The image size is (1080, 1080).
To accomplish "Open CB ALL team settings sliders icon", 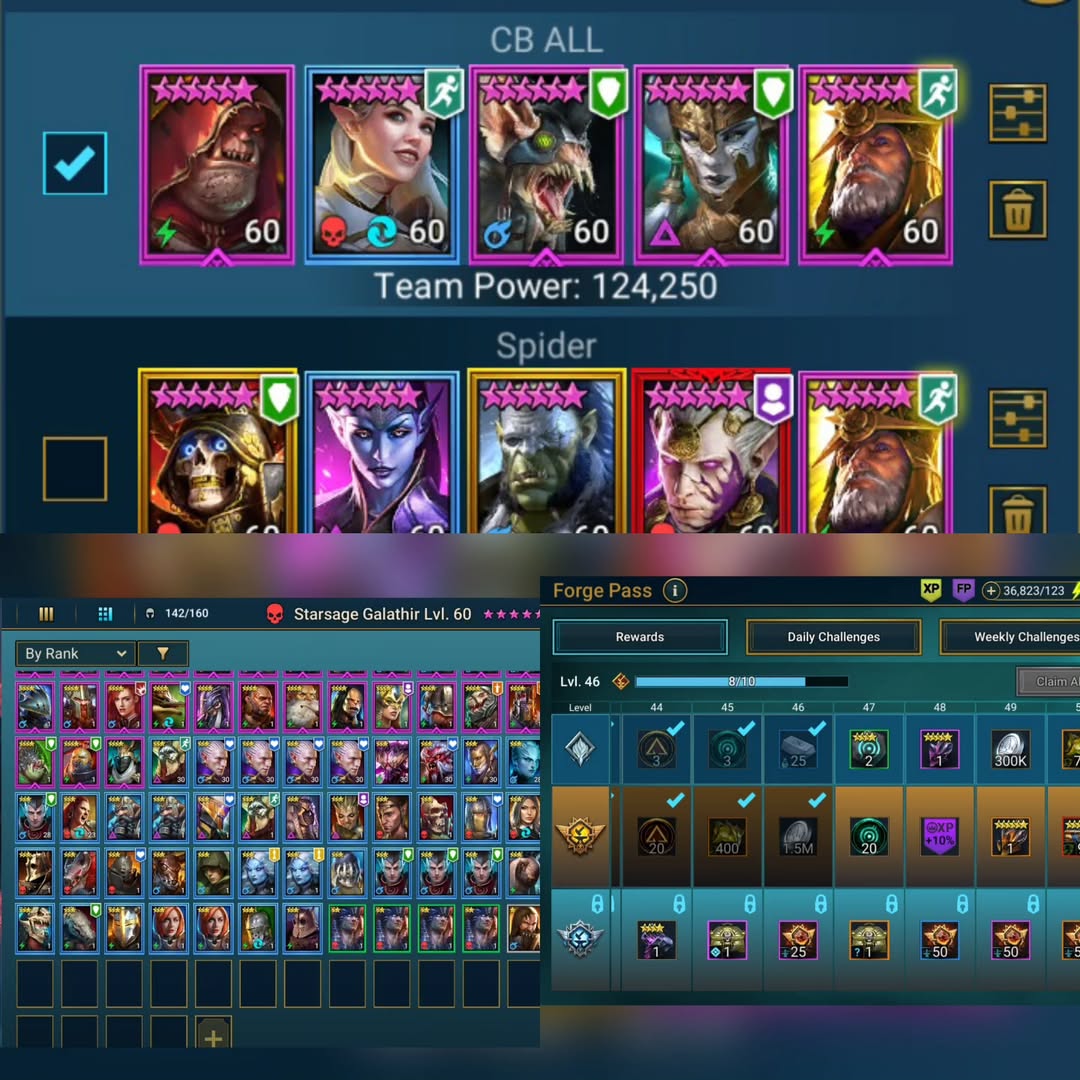I will coord(1017,113).
